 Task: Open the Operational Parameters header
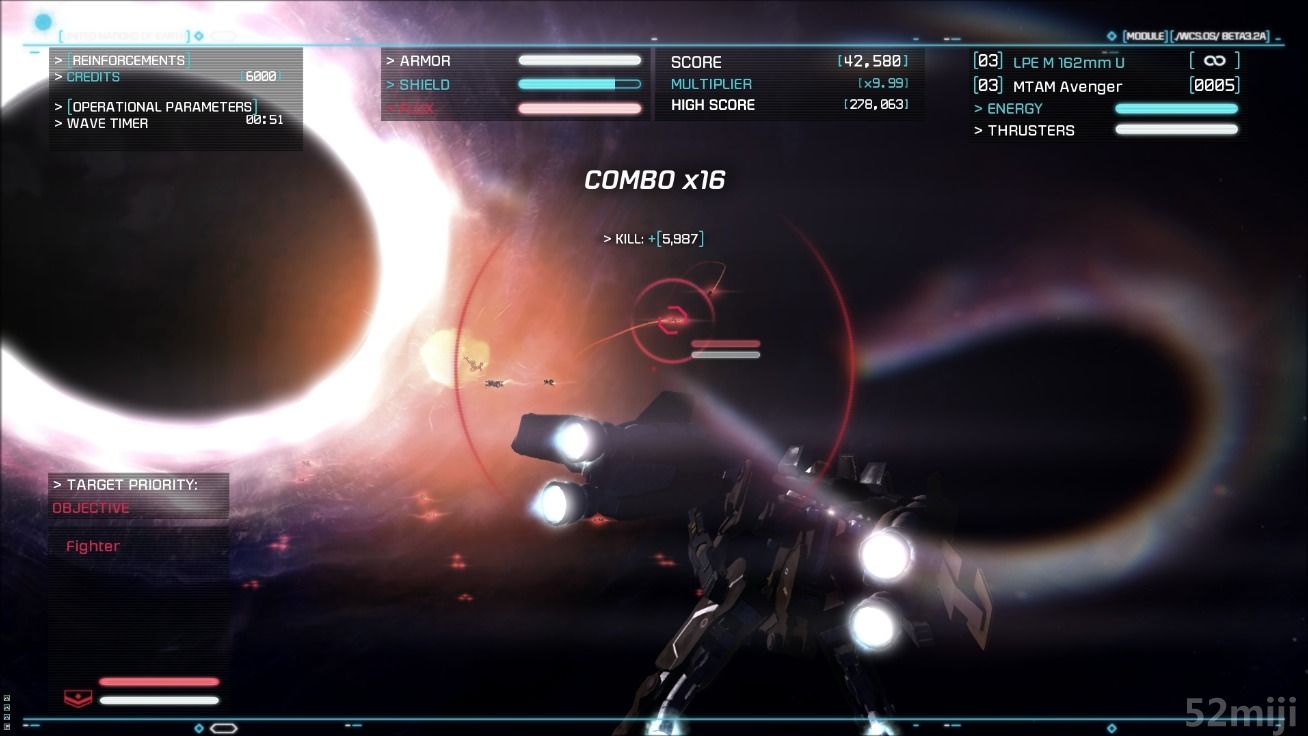(160, 106)
